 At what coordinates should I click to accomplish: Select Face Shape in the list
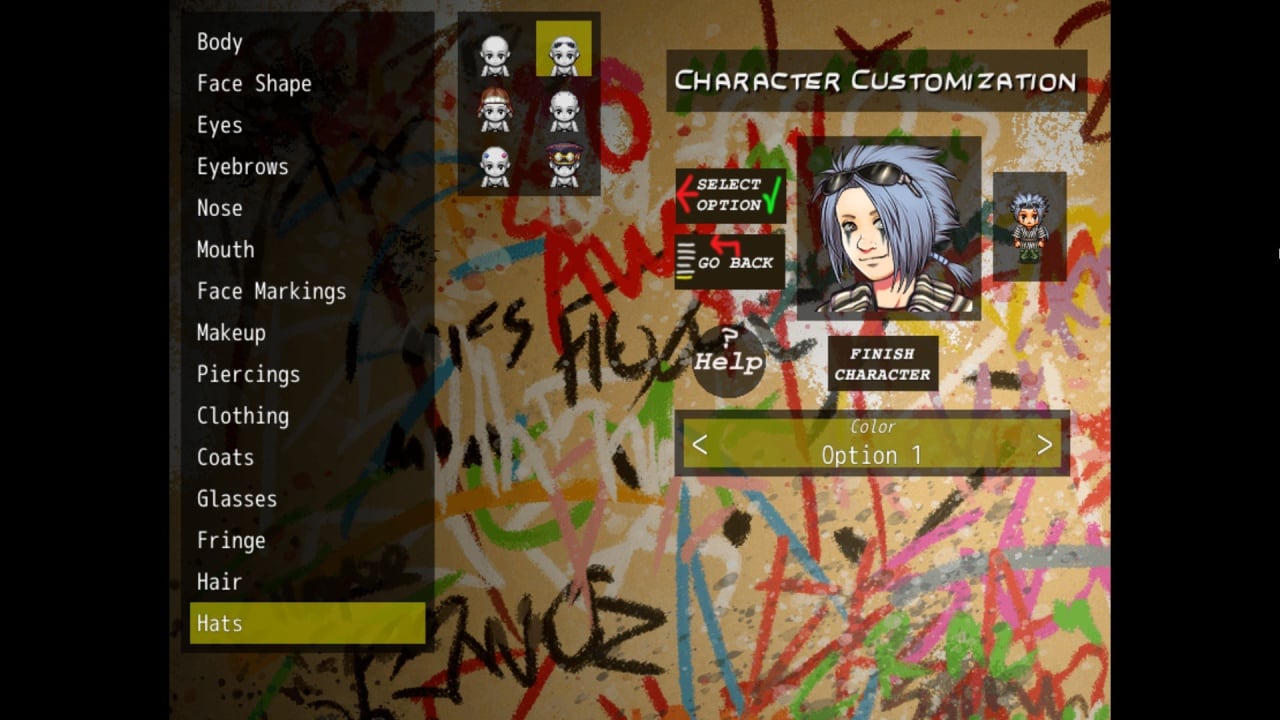click(254, 84)
